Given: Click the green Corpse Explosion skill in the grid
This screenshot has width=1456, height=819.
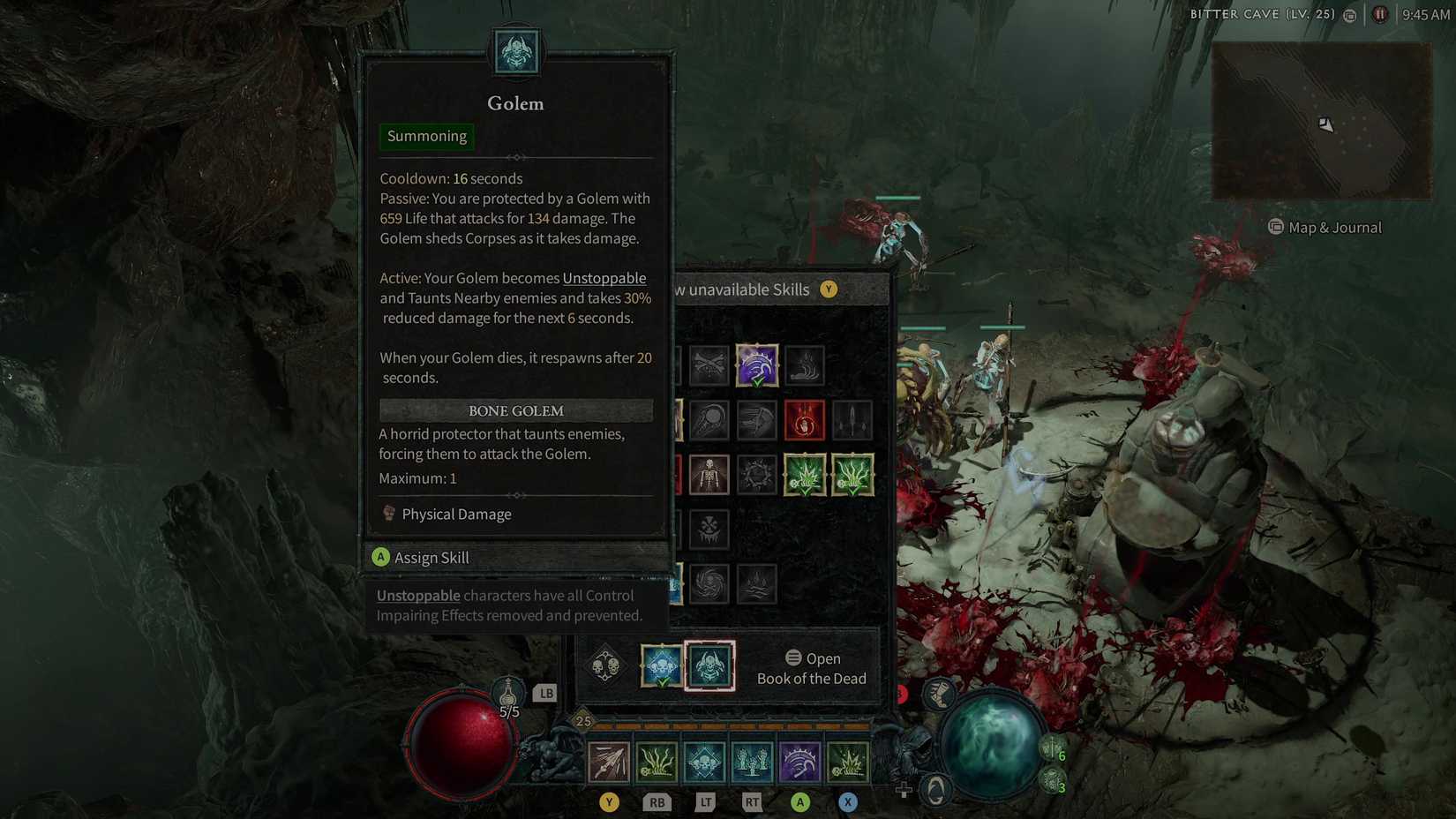Looking at the screenshot, I should point(804,474).
